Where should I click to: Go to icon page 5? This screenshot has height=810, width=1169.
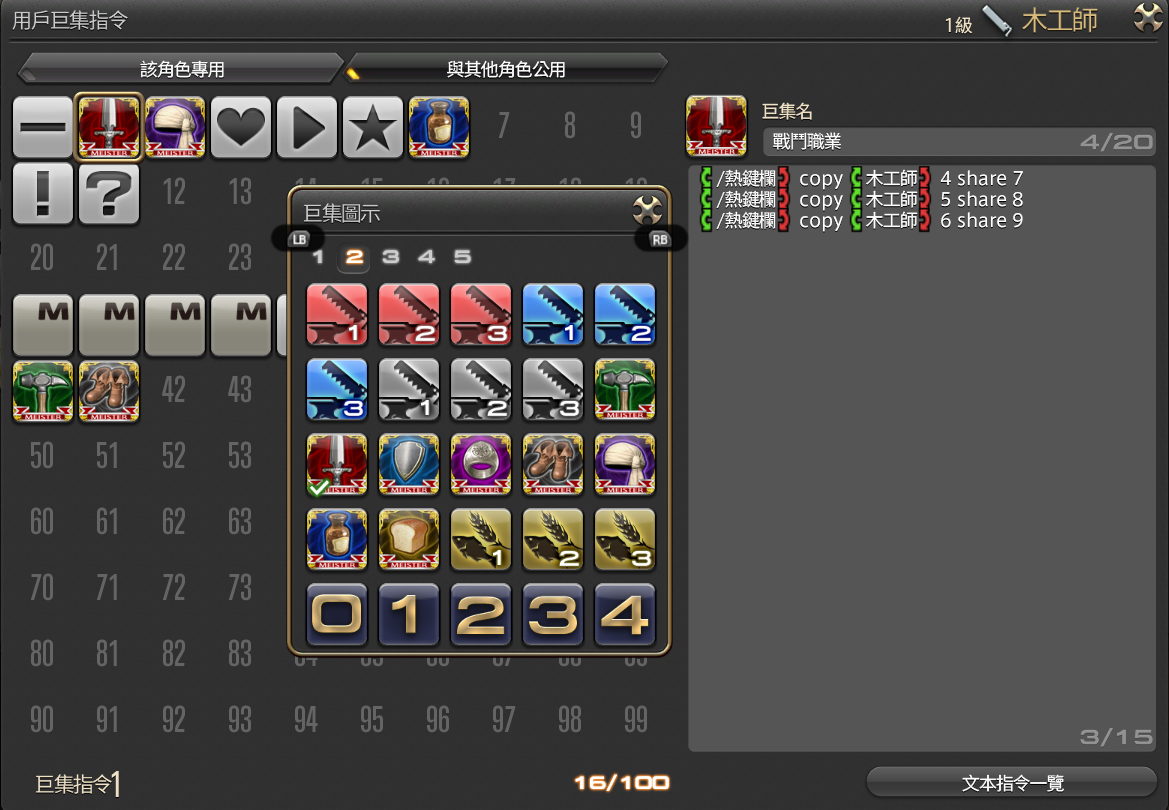[462, 257]
